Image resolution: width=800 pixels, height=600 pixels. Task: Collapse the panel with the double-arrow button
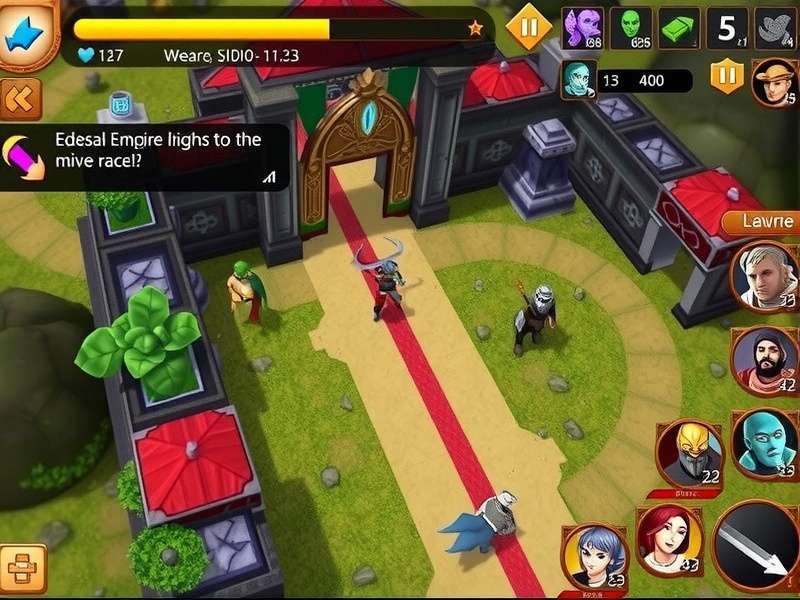tap(20, 99)
